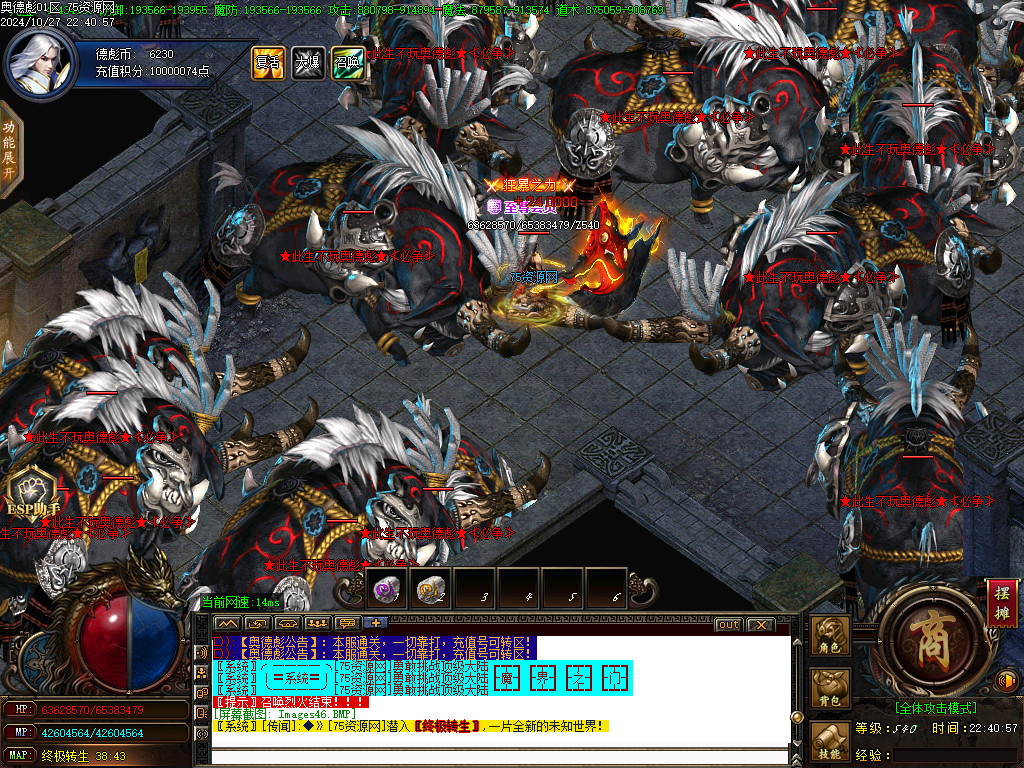The width and height of the screenshot is (1024, 768).
Task: Click the chat text input field
Action: click(x=500, y=755)
